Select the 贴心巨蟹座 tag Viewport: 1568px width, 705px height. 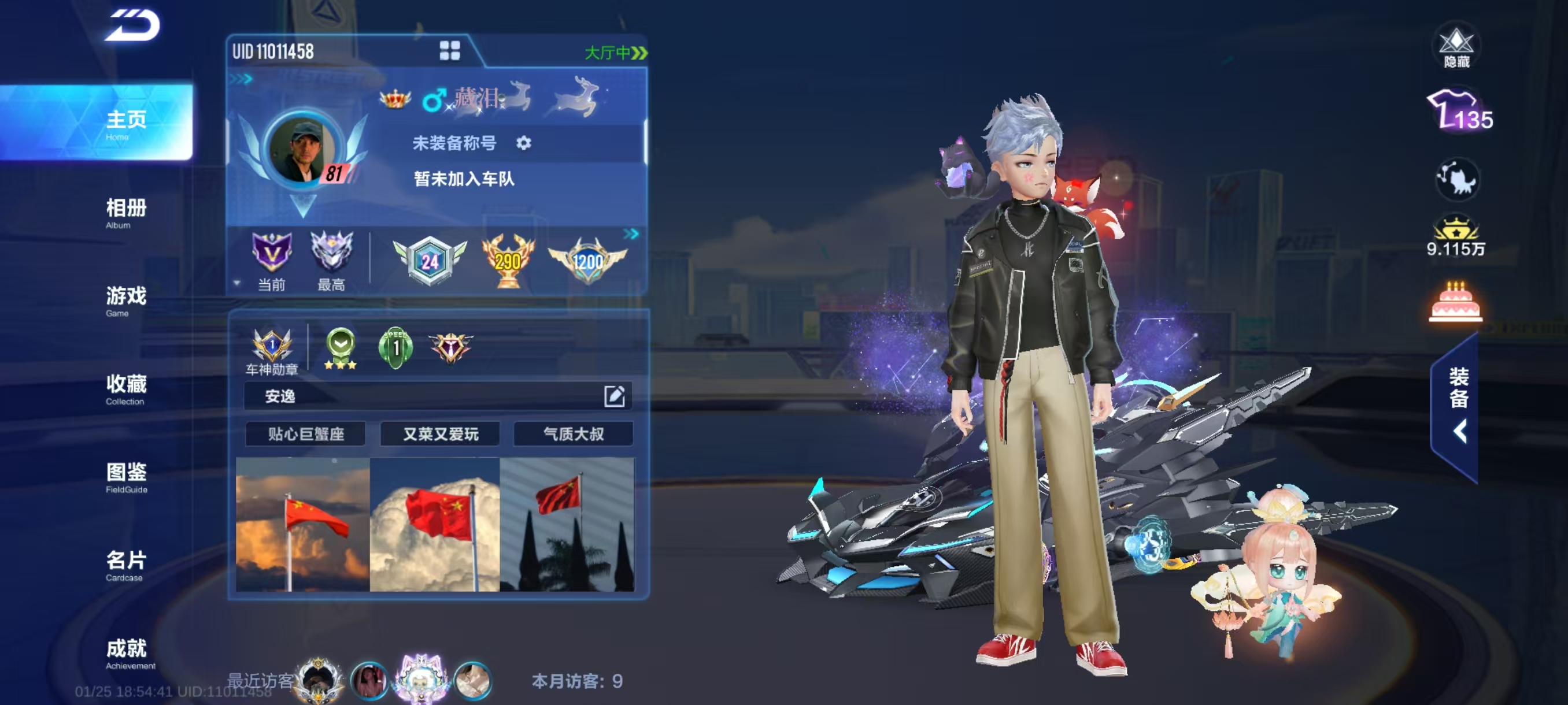click(306, 434)
